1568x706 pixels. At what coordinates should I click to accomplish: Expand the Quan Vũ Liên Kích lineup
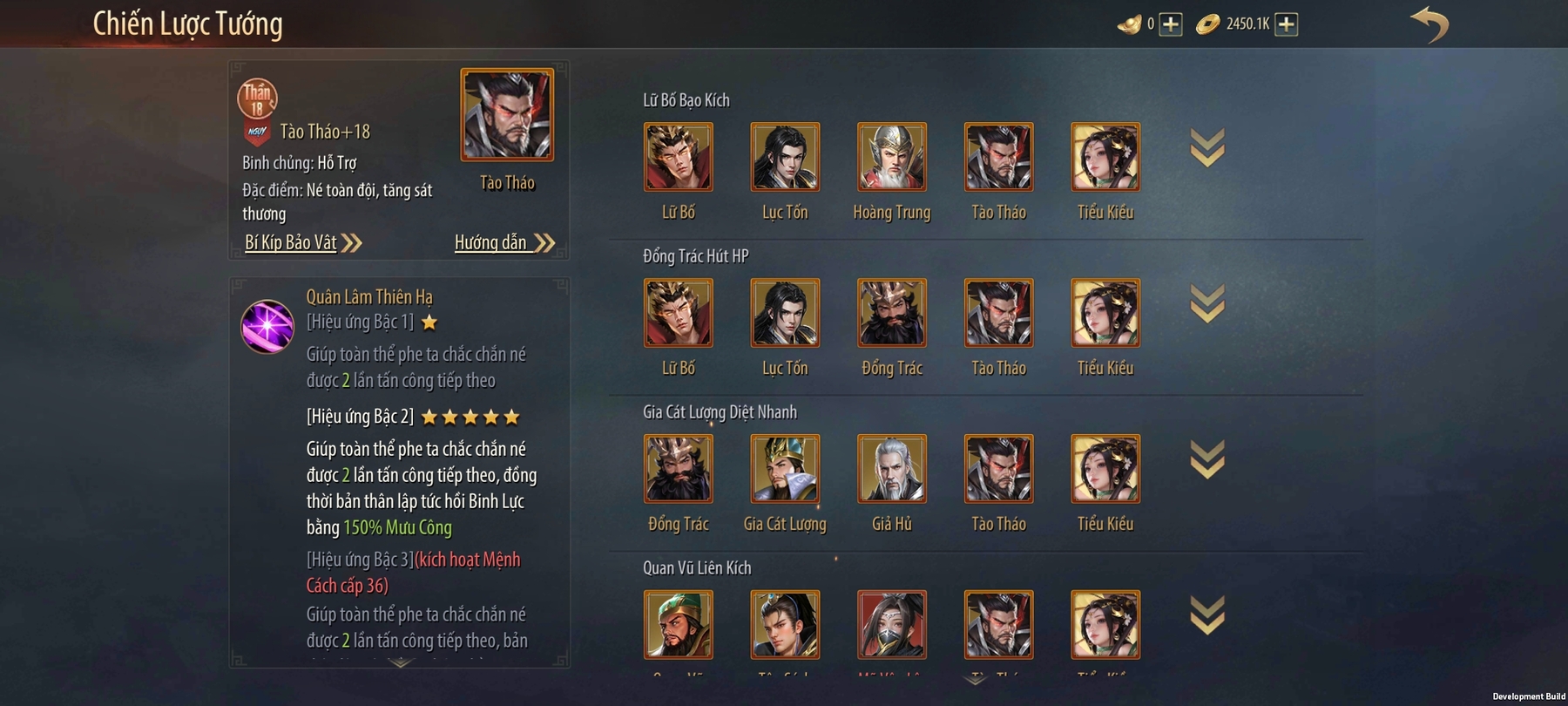coord(1207,616)
